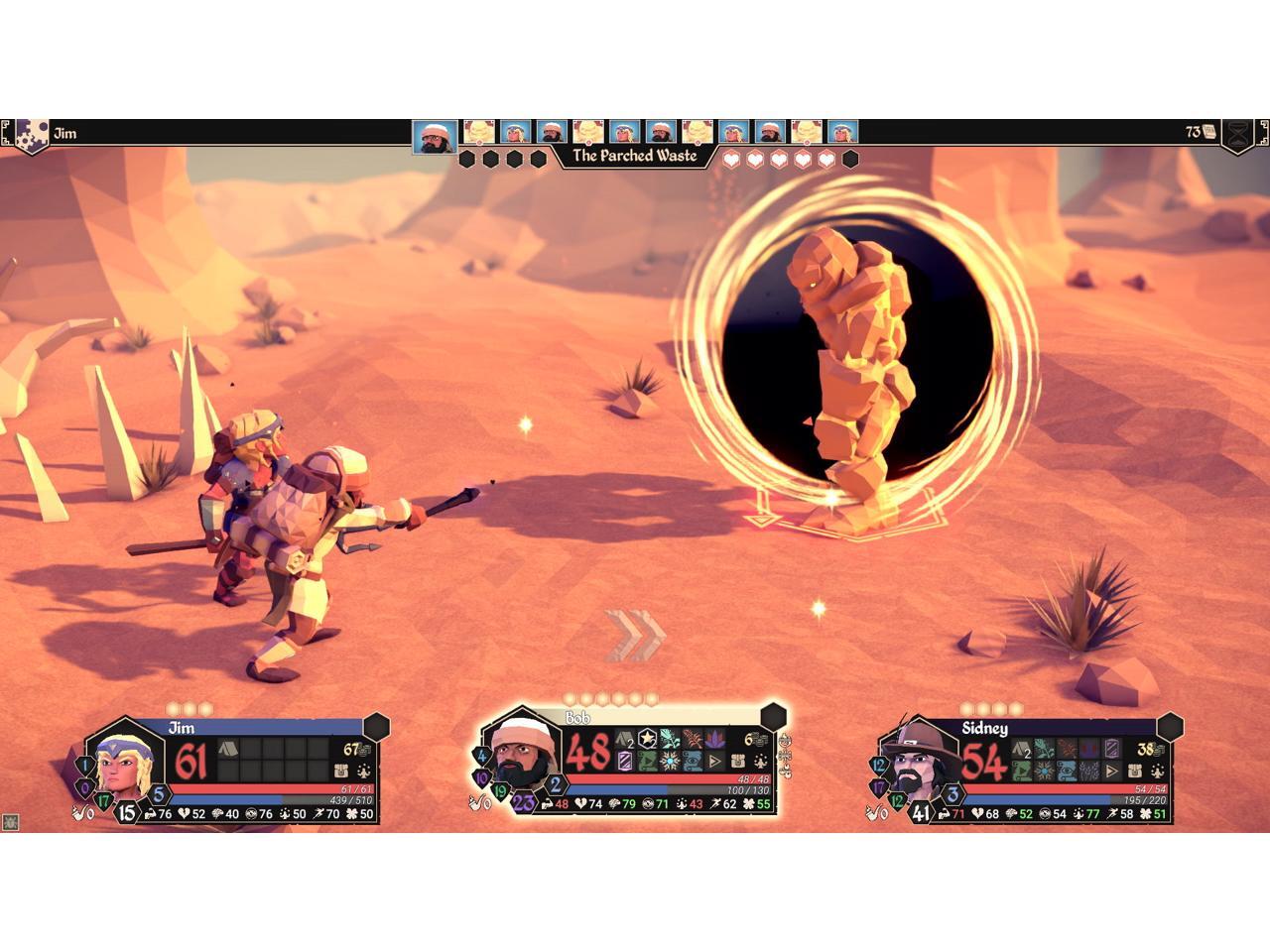
Task: Select Bob's star badge item
Action: click(x=648, y=739)
